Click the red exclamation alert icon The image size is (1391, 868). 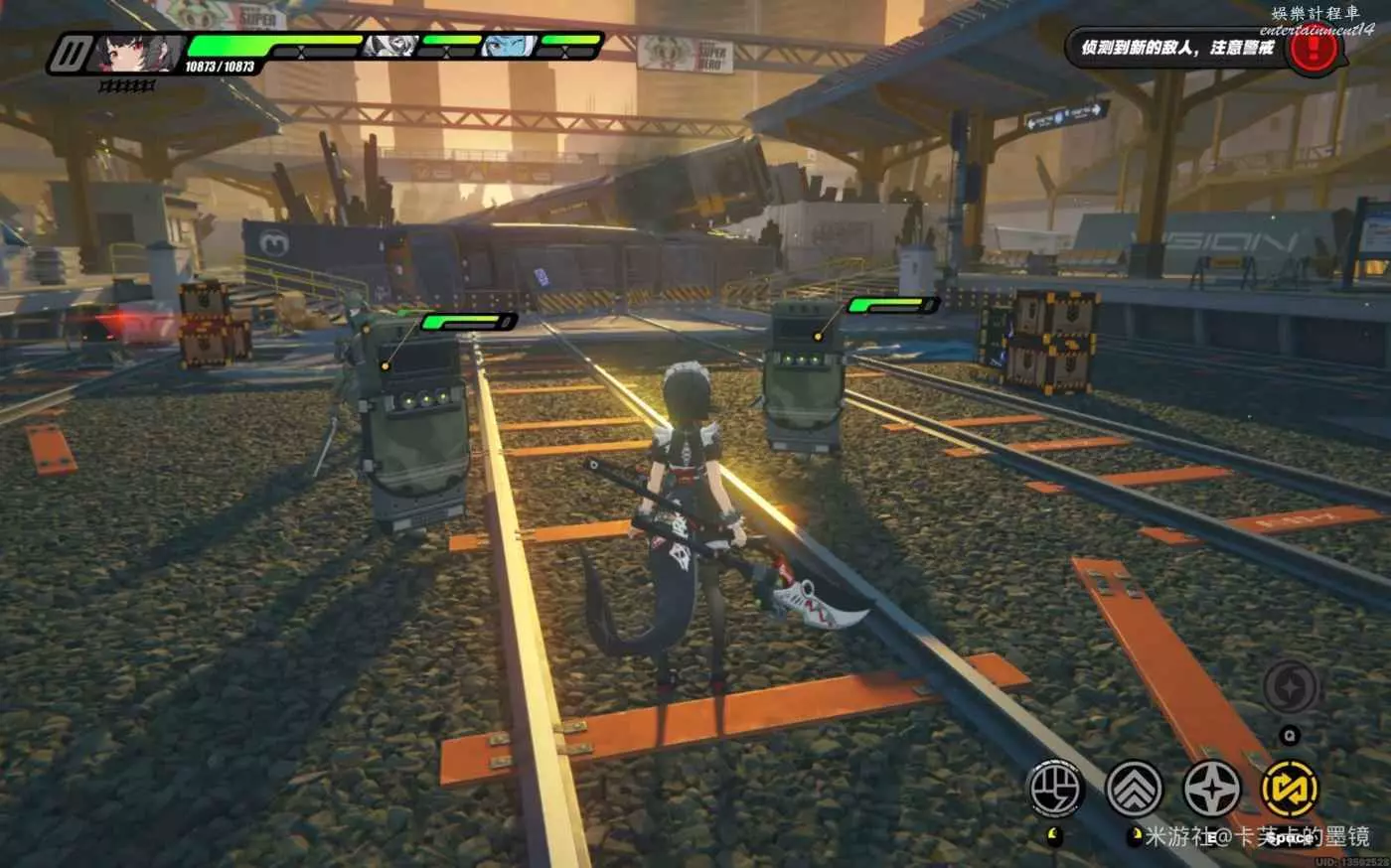(1314, 49)
